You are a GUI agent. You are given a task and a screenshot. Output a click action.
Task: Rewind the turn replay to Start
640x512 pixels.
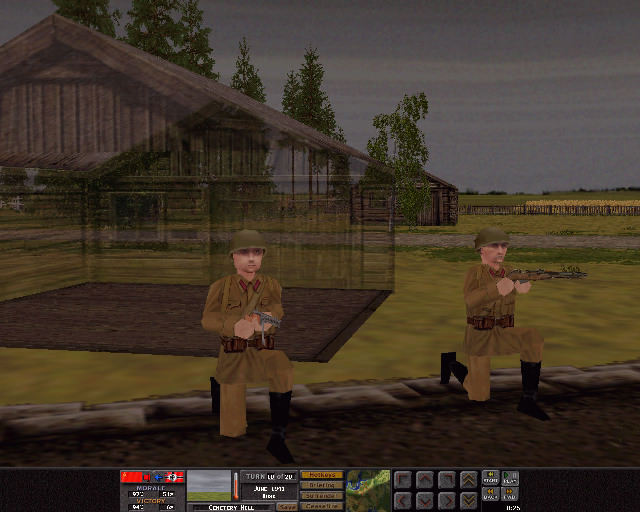[491, 478]
